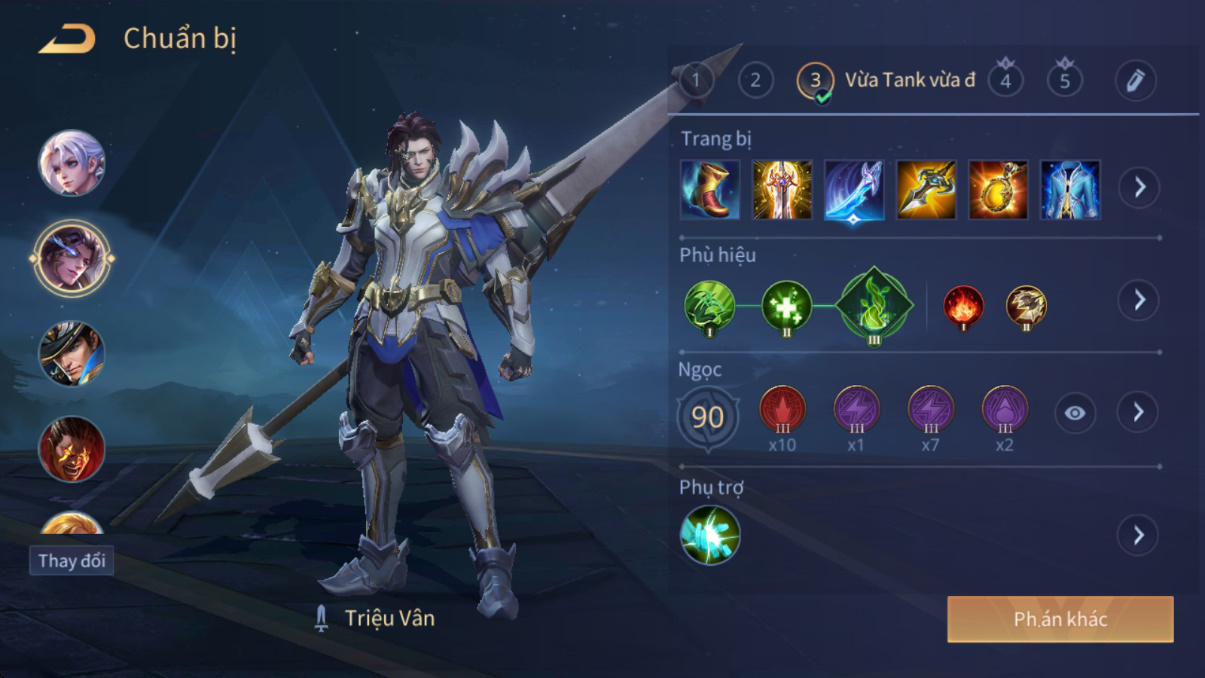Click the Phản khác button

pos(1060,620)
